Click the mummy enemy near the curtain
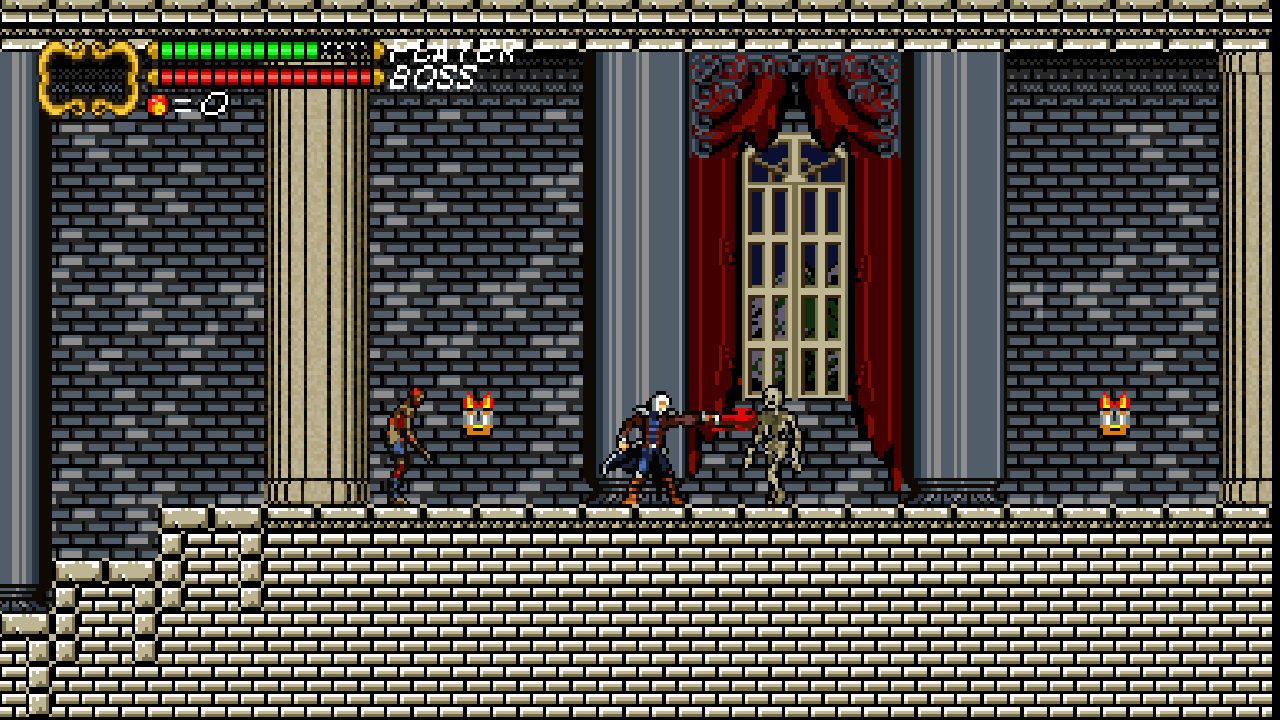This screenshot has height=720, width=1280. [x=773, y=440]
